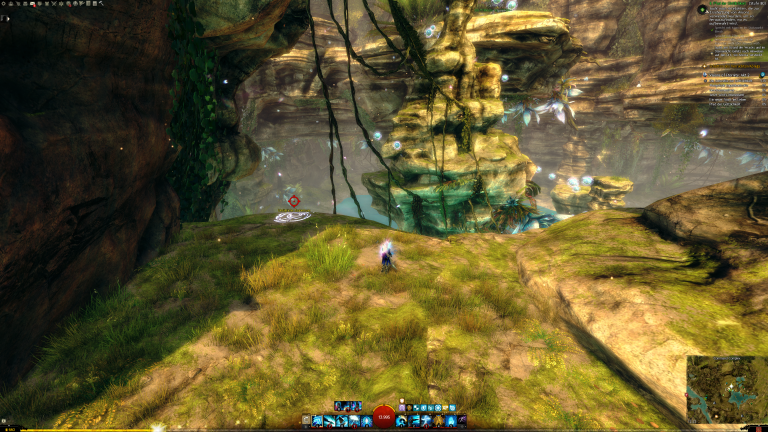Click the minimap
This screenshot has width=768, height=432.
[726, 389]
